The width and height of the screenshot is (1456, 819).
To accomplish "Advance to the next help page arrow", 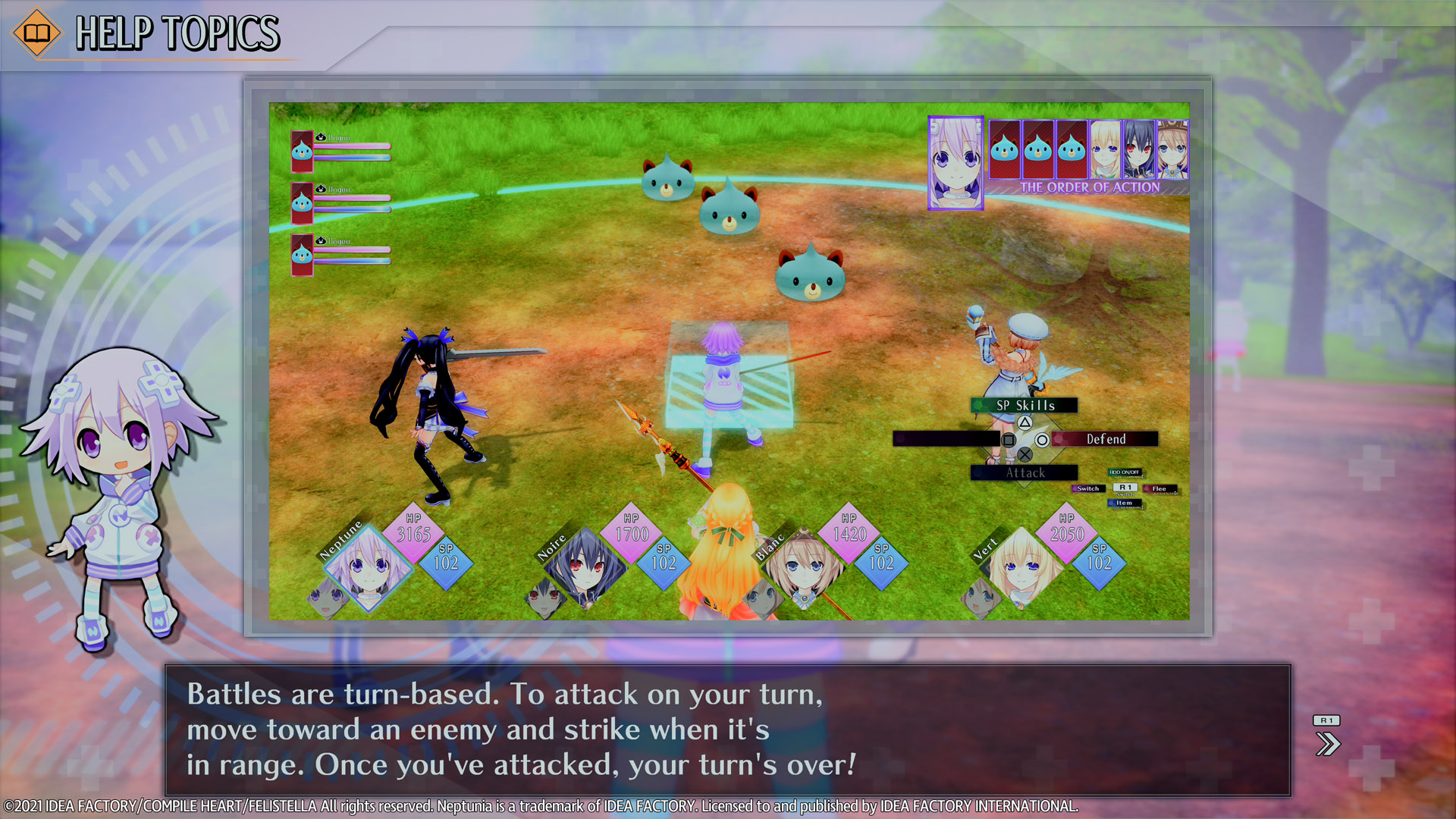I will [1327, 743].
